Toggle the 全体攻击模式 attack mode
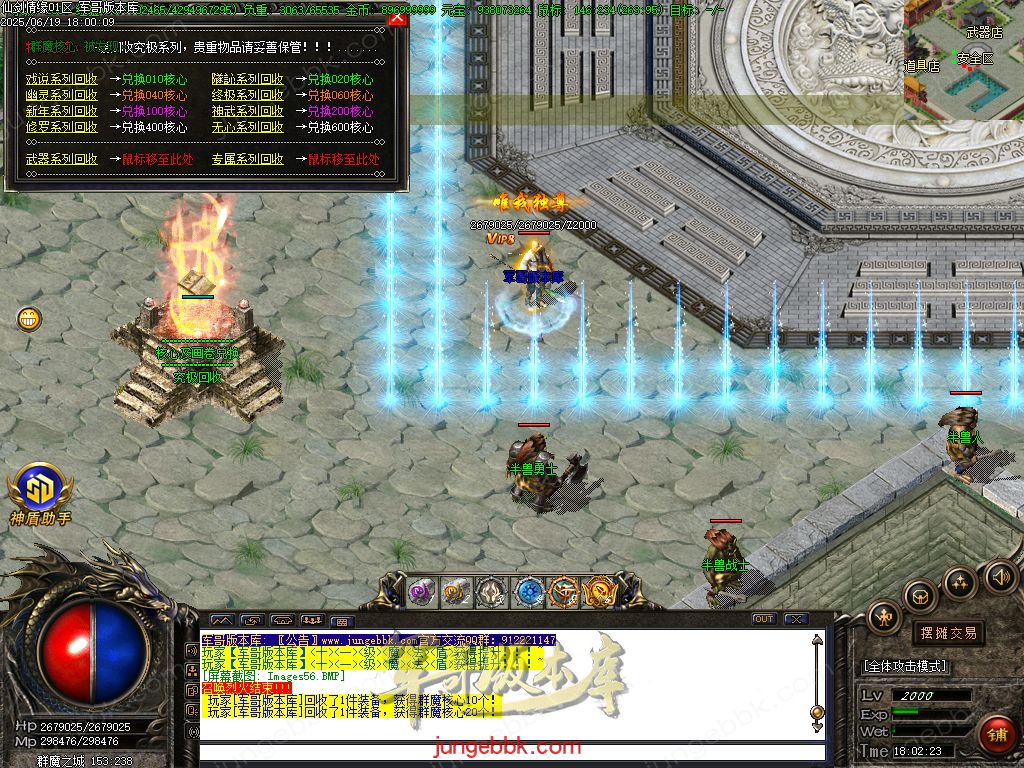Viewport: 1024px width, 768px height. [905, 666]
